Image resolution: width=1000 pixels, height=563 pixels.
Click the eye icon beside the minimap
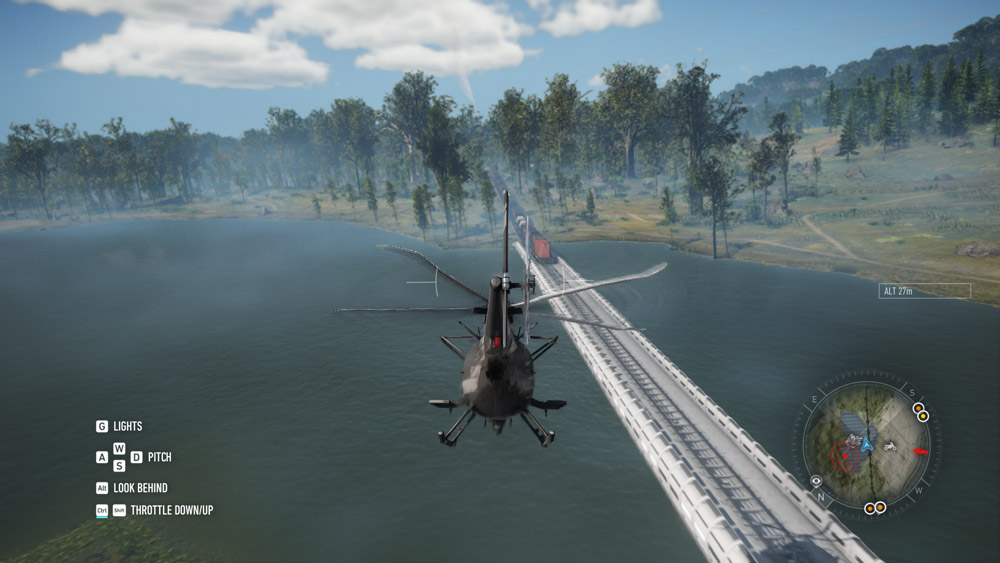(x=816, y=481)
